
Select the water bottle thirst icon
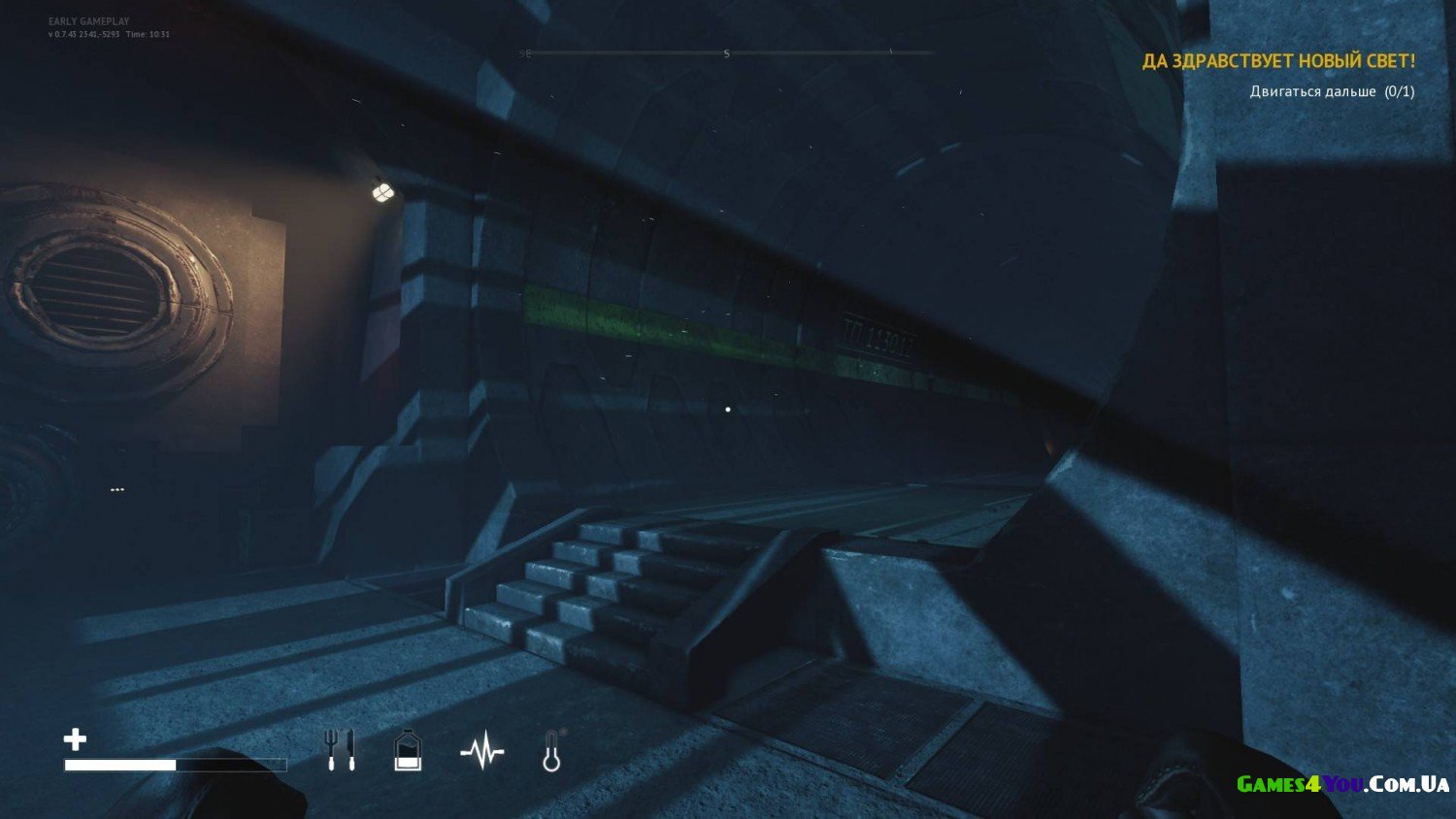pos(408,750)
